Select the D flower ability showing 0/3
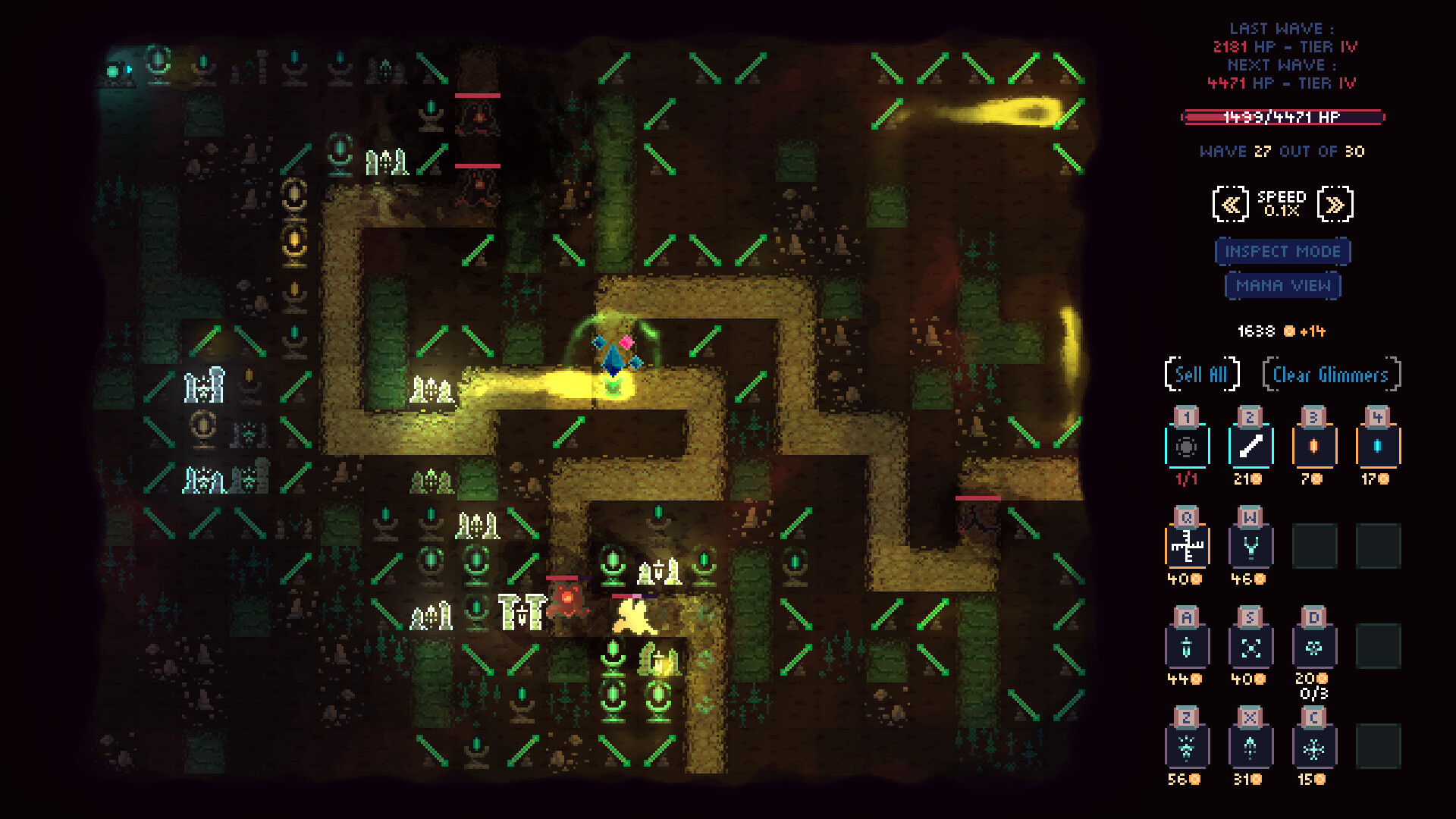The width and height of the screenshot is (1456, 819). [x=1314, y=646]
